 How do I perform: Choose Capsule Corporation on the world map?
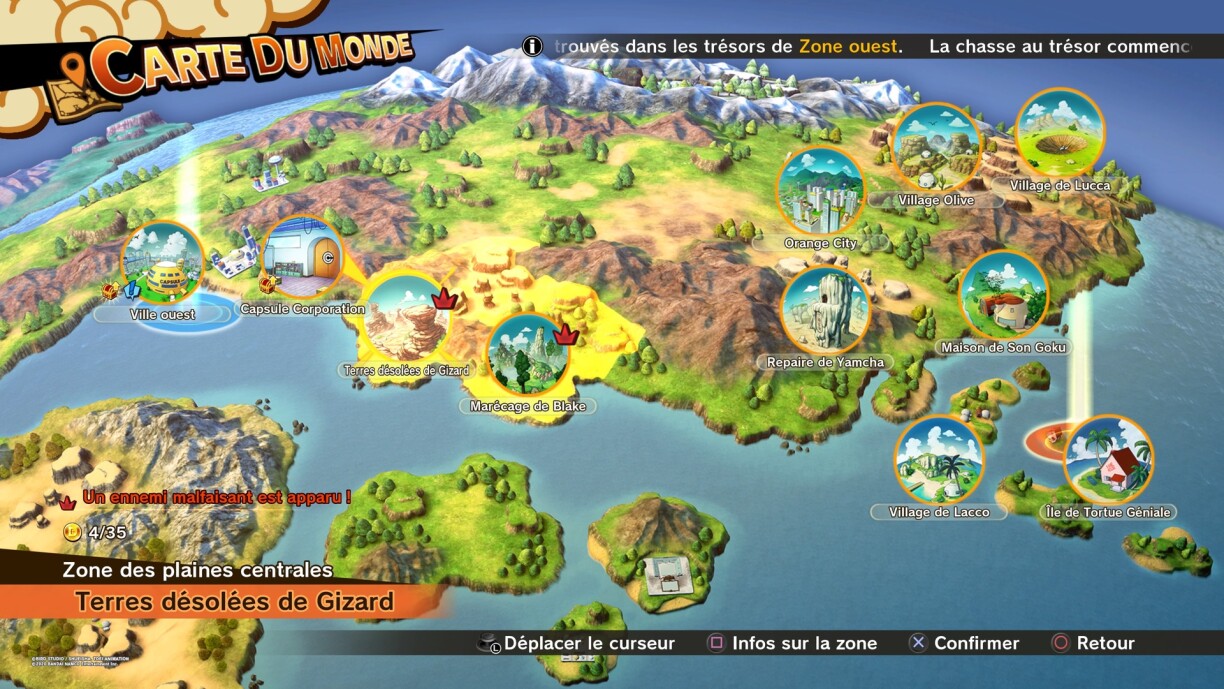302,258
